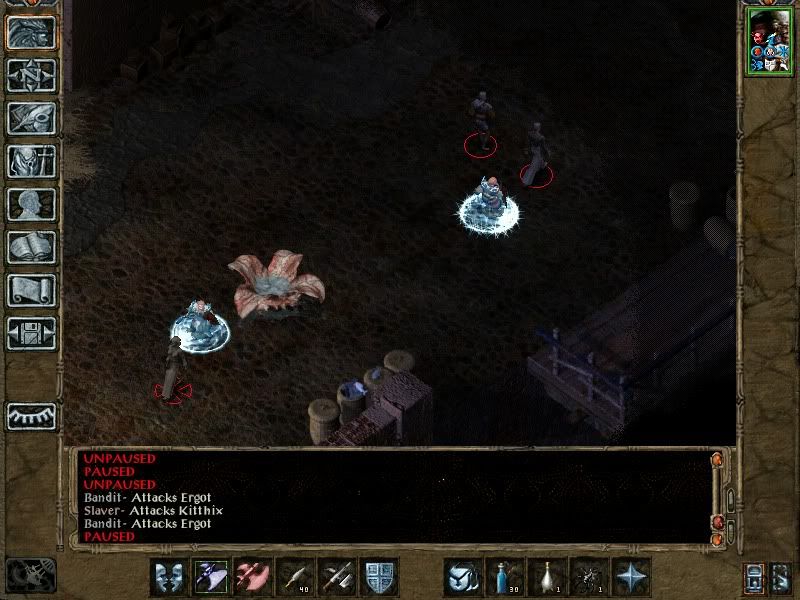
Task: Toggle the party AI lantern button
Action: tap(755, 577)
